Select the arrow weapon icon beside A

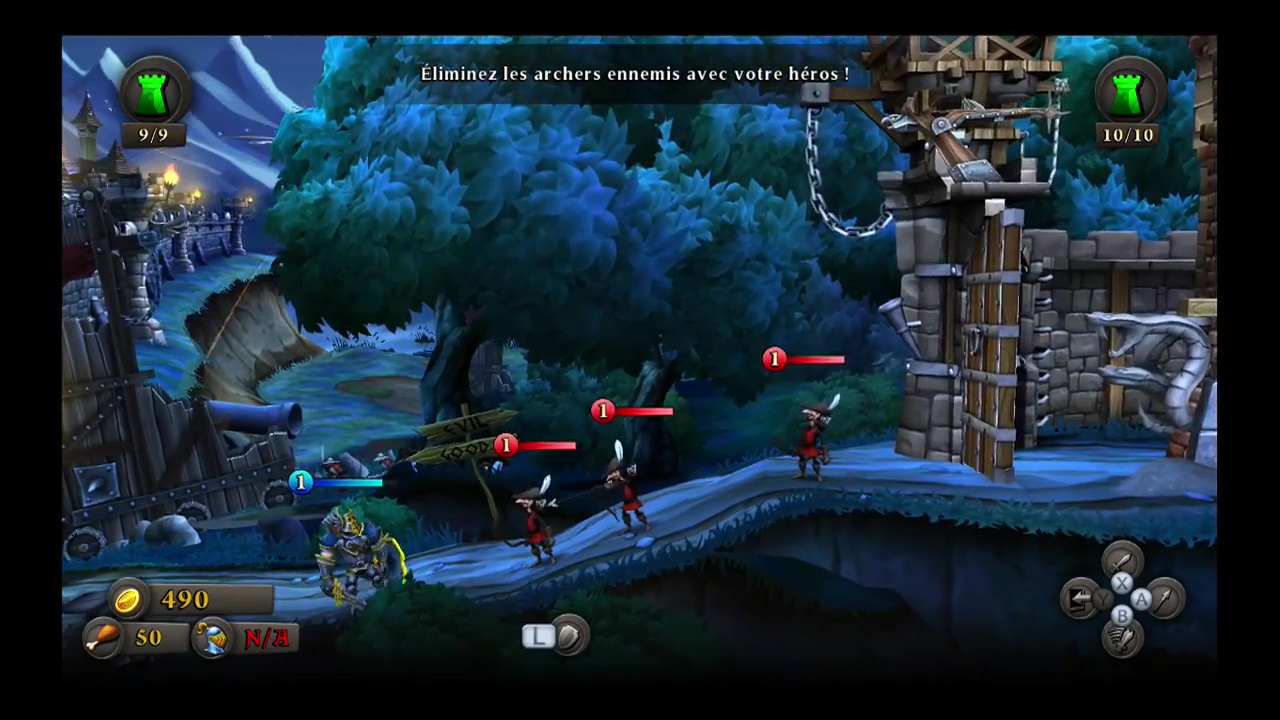tap(1164, 599)
